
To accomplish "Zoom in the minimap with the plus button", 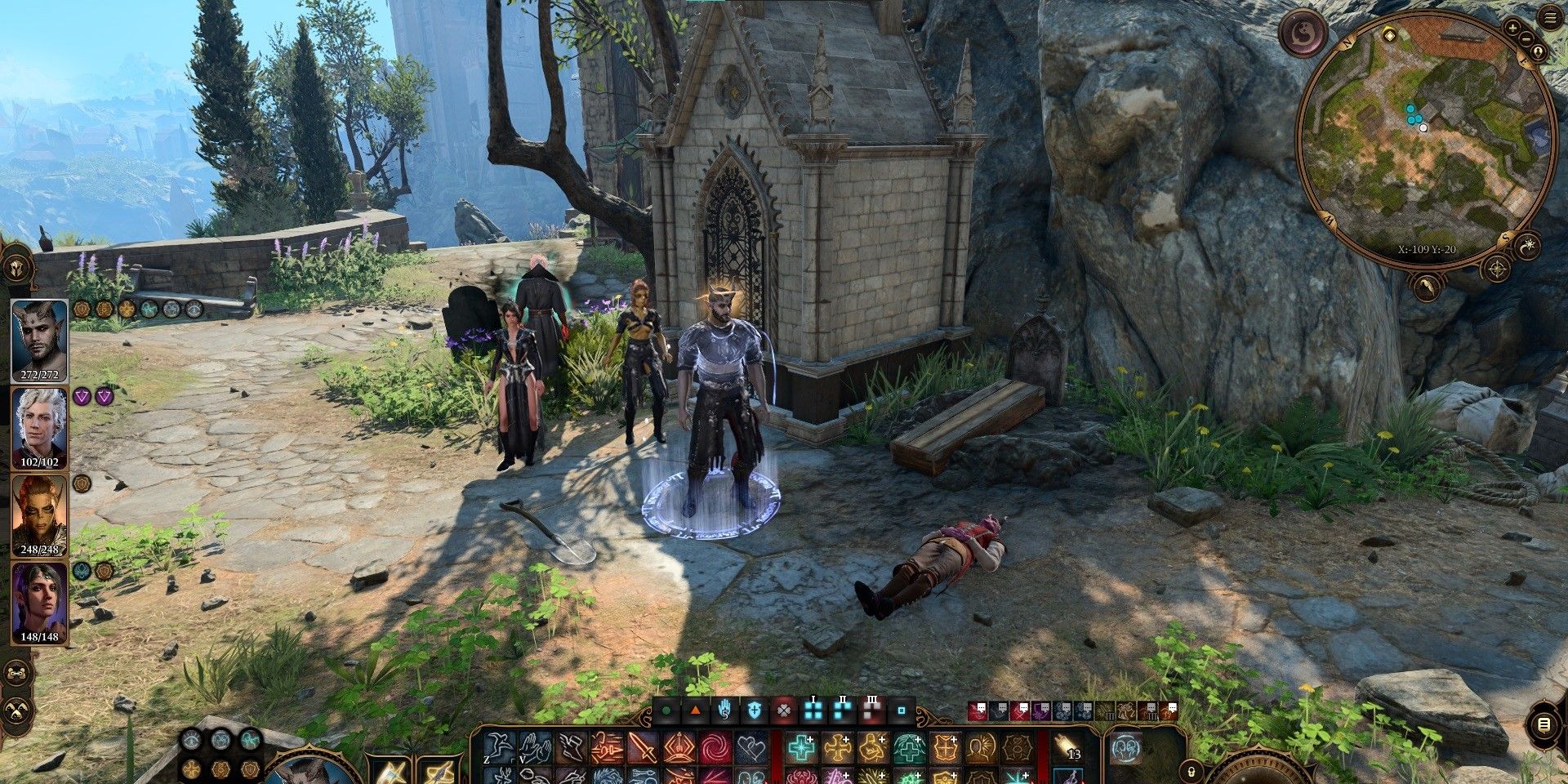I will coord(1513,27).
